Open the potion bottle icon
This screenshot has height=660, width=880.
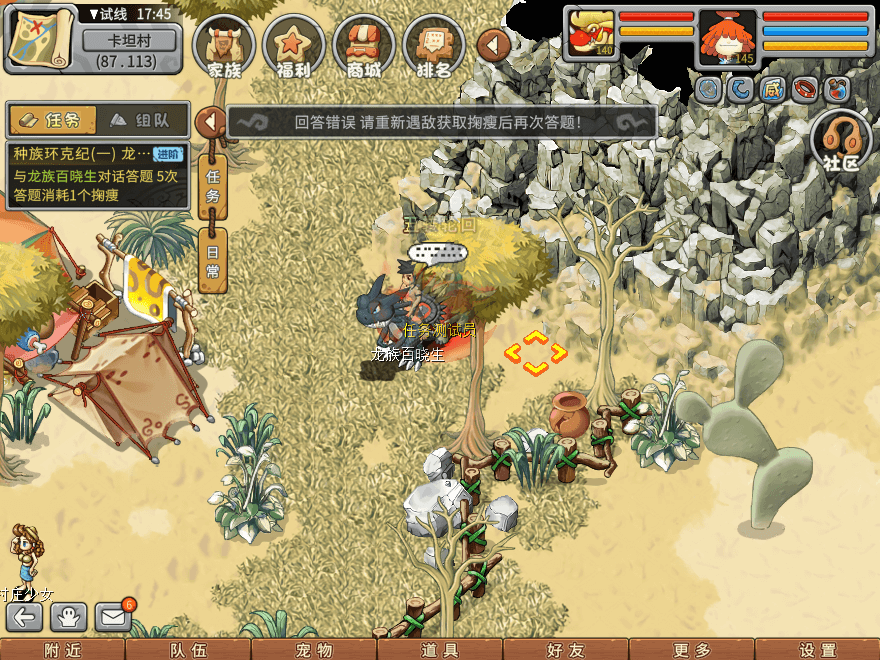tap(837, 90)
